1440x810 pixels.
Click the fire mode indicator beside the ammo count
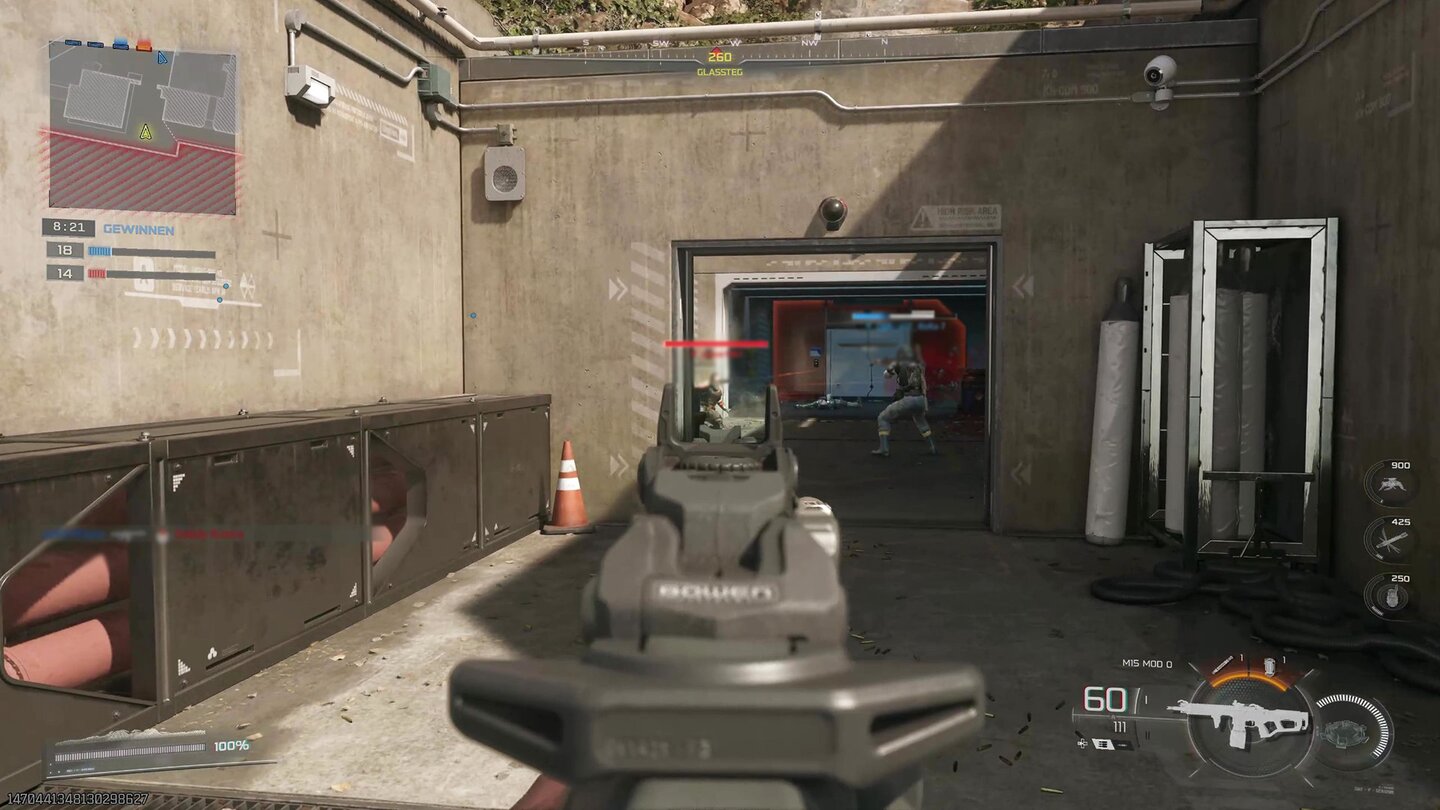coord(1146,698)
